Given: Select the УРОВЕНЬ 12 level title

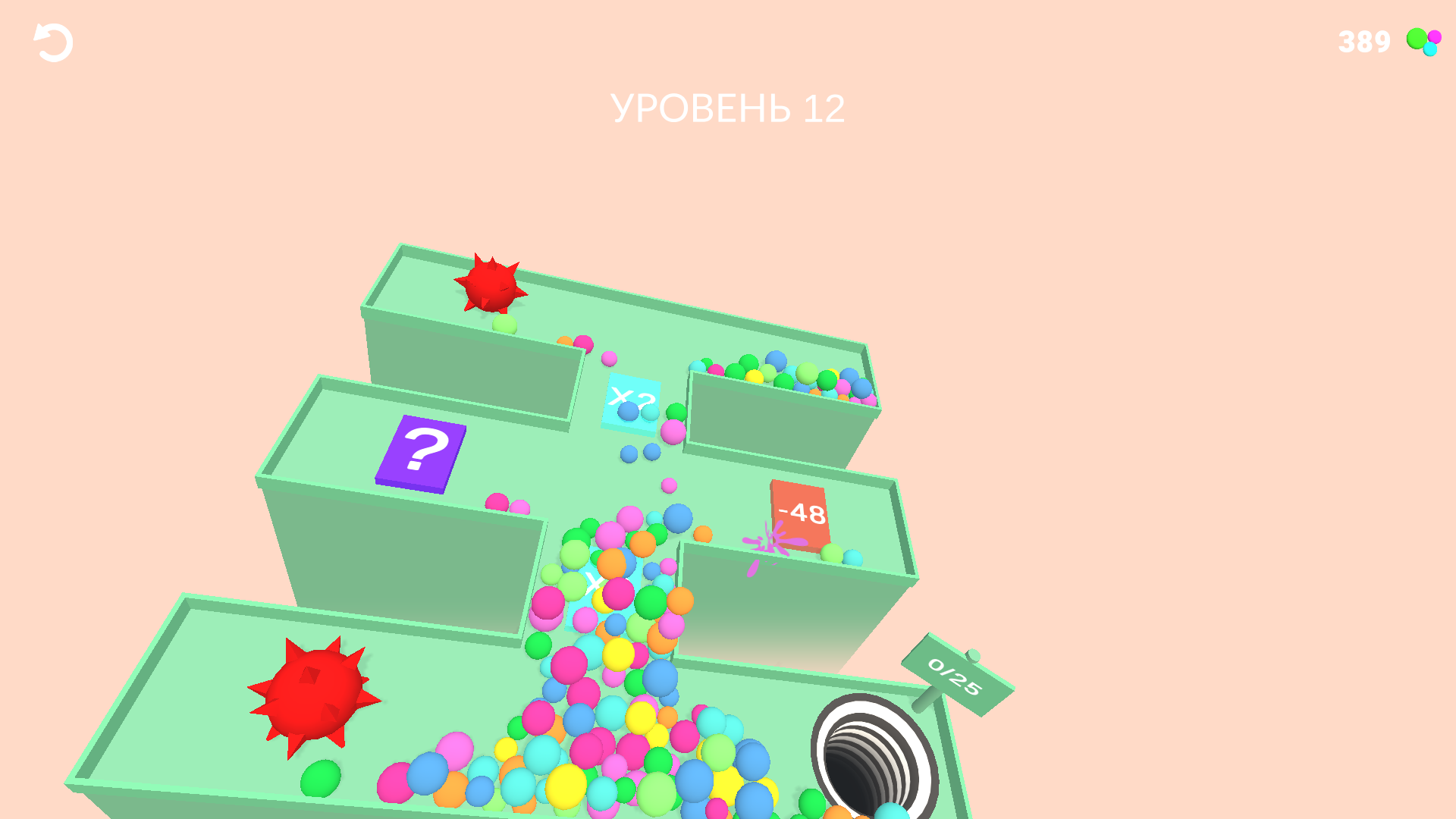Looking at the screenshot, I should click(730, 108).
